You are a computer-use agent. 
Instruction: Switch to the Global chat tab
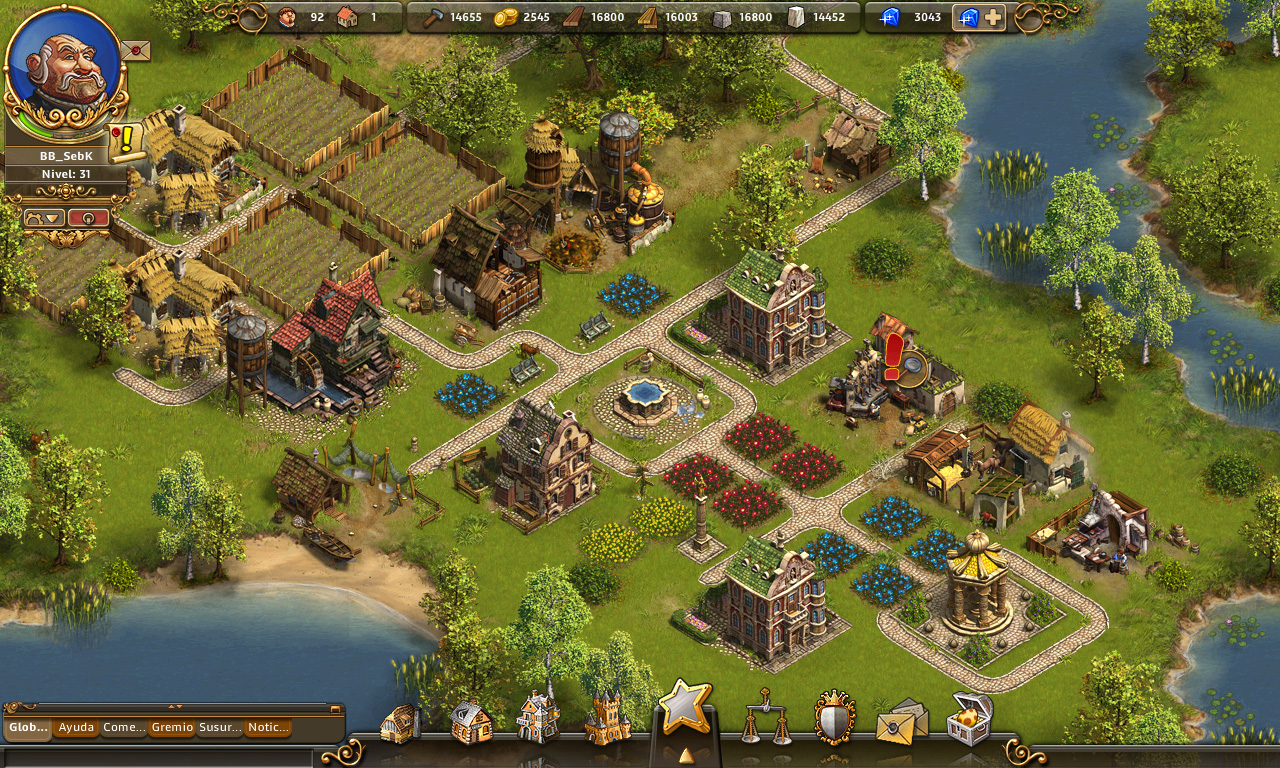point(28,728)
